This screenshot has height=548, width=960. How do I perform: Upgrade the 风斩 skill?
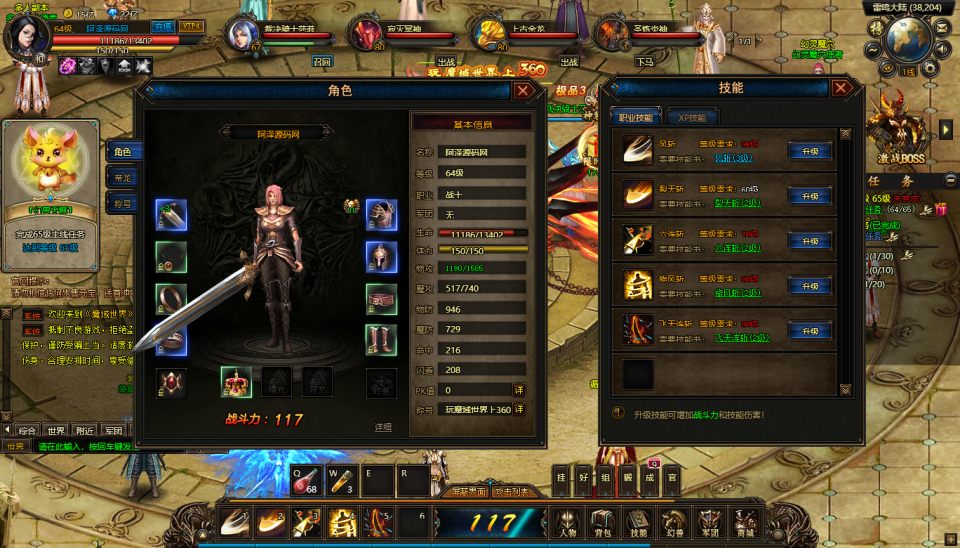coord(809,151)
